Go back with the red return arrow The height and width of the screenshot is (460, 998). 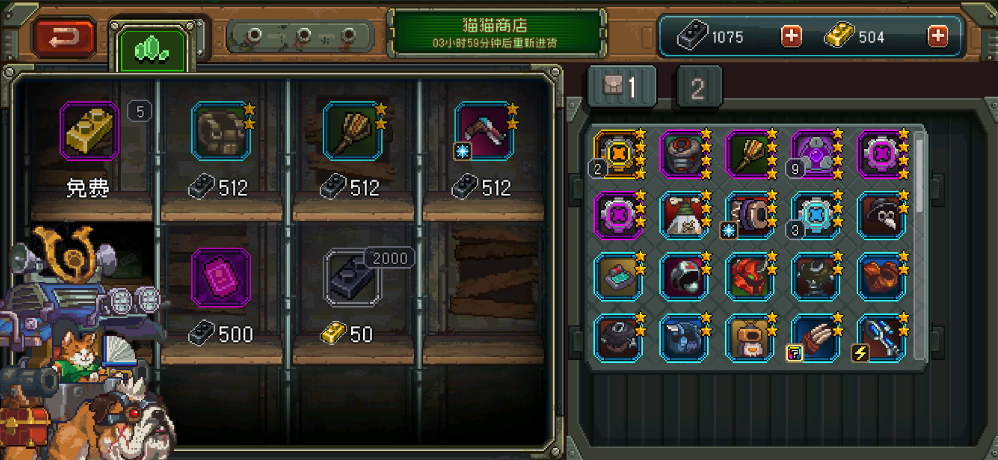64,37
